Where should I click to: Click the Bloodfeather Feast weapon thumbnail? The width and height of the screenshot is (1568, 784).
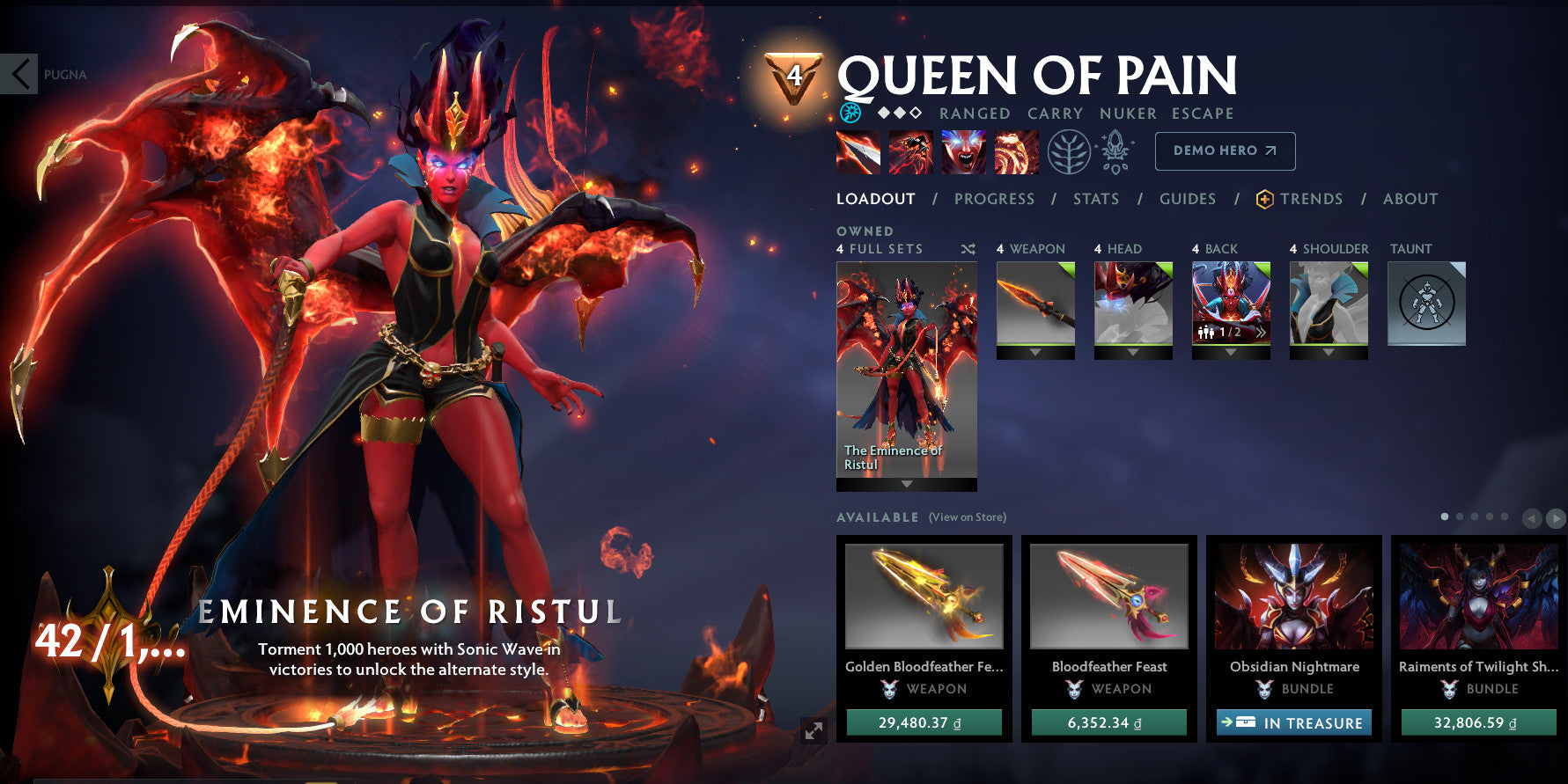point(1108,597)
